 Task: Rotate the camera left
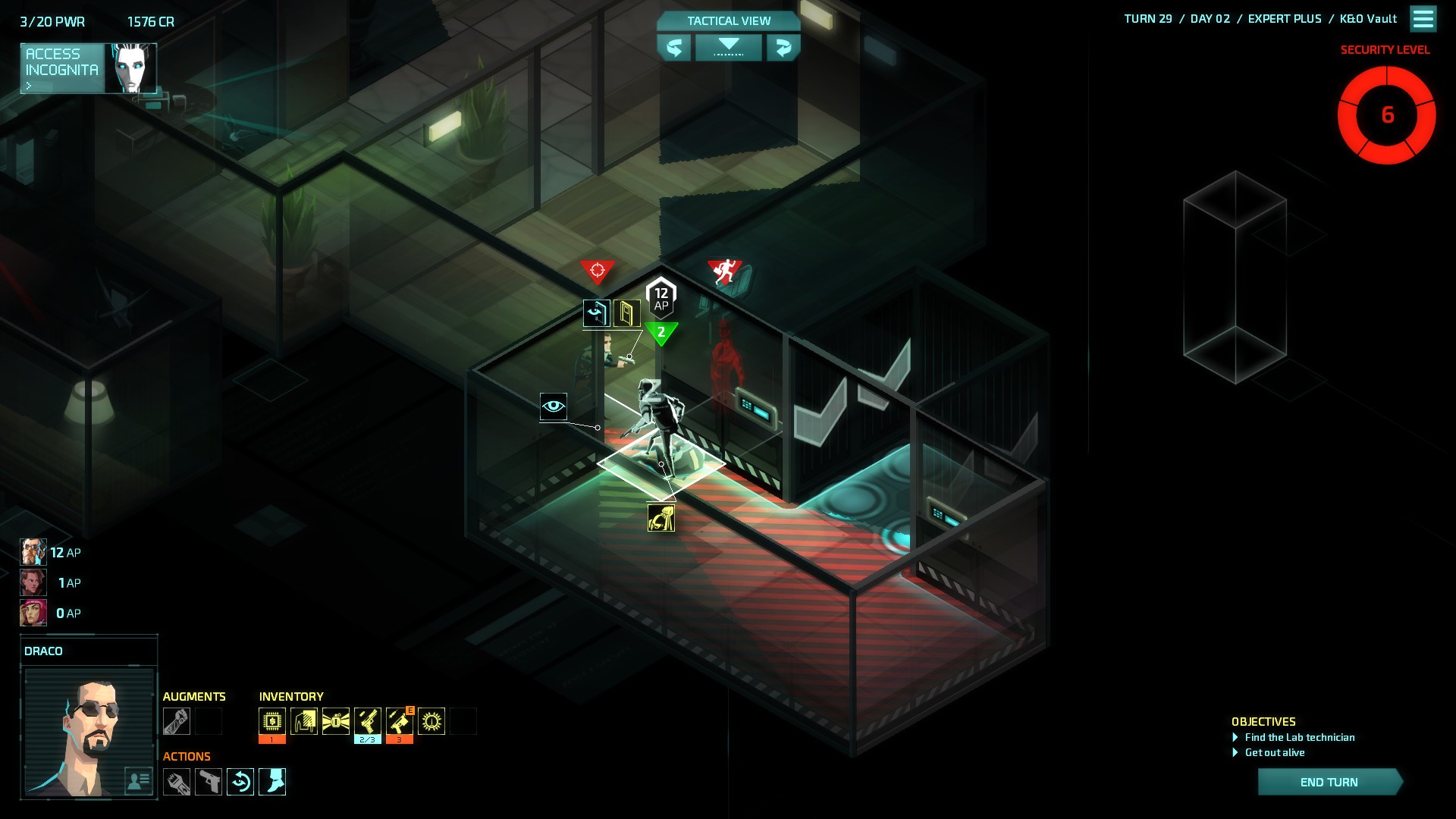673,48
